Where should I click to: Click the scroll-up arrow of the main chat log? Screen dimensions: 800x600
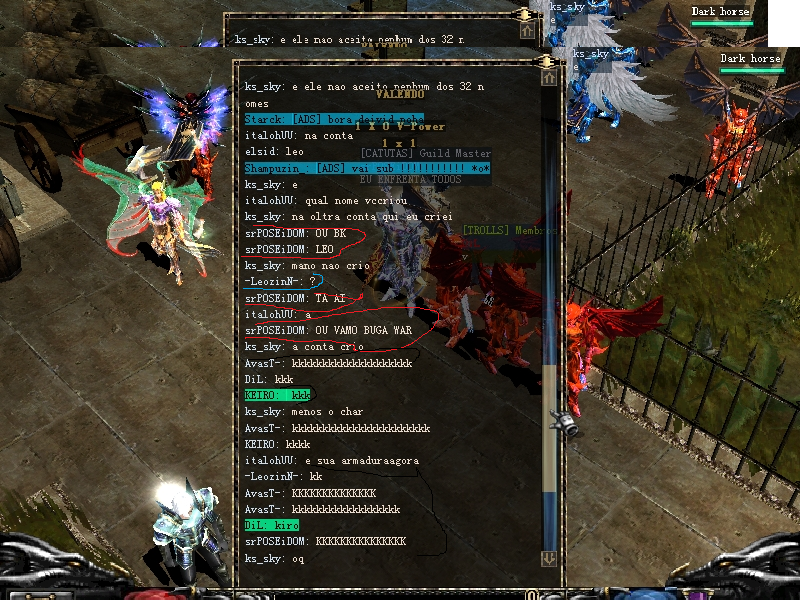[x=548, y=77]
